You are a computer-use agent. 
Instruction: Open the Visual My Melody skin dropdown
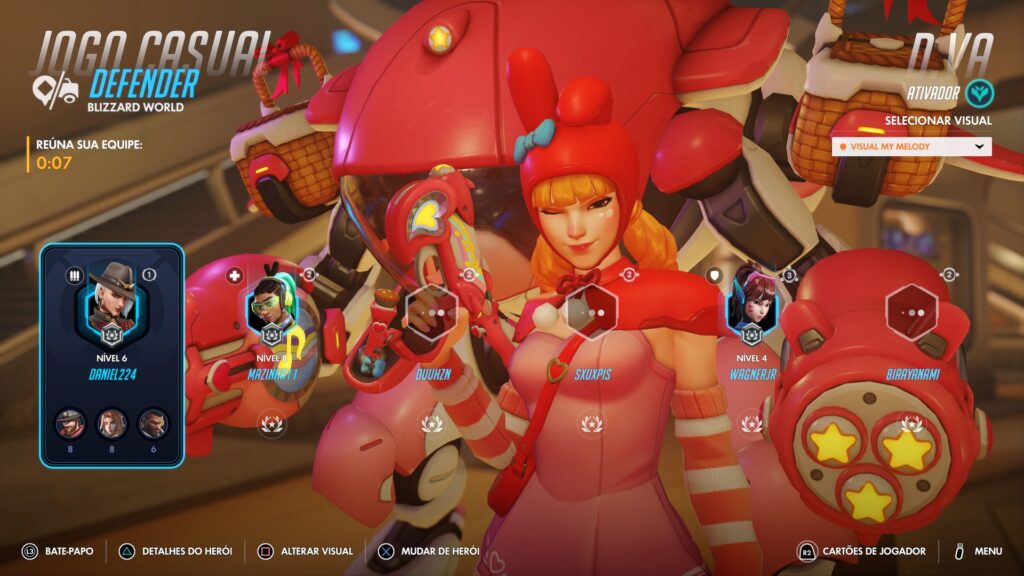click(911, 146)
